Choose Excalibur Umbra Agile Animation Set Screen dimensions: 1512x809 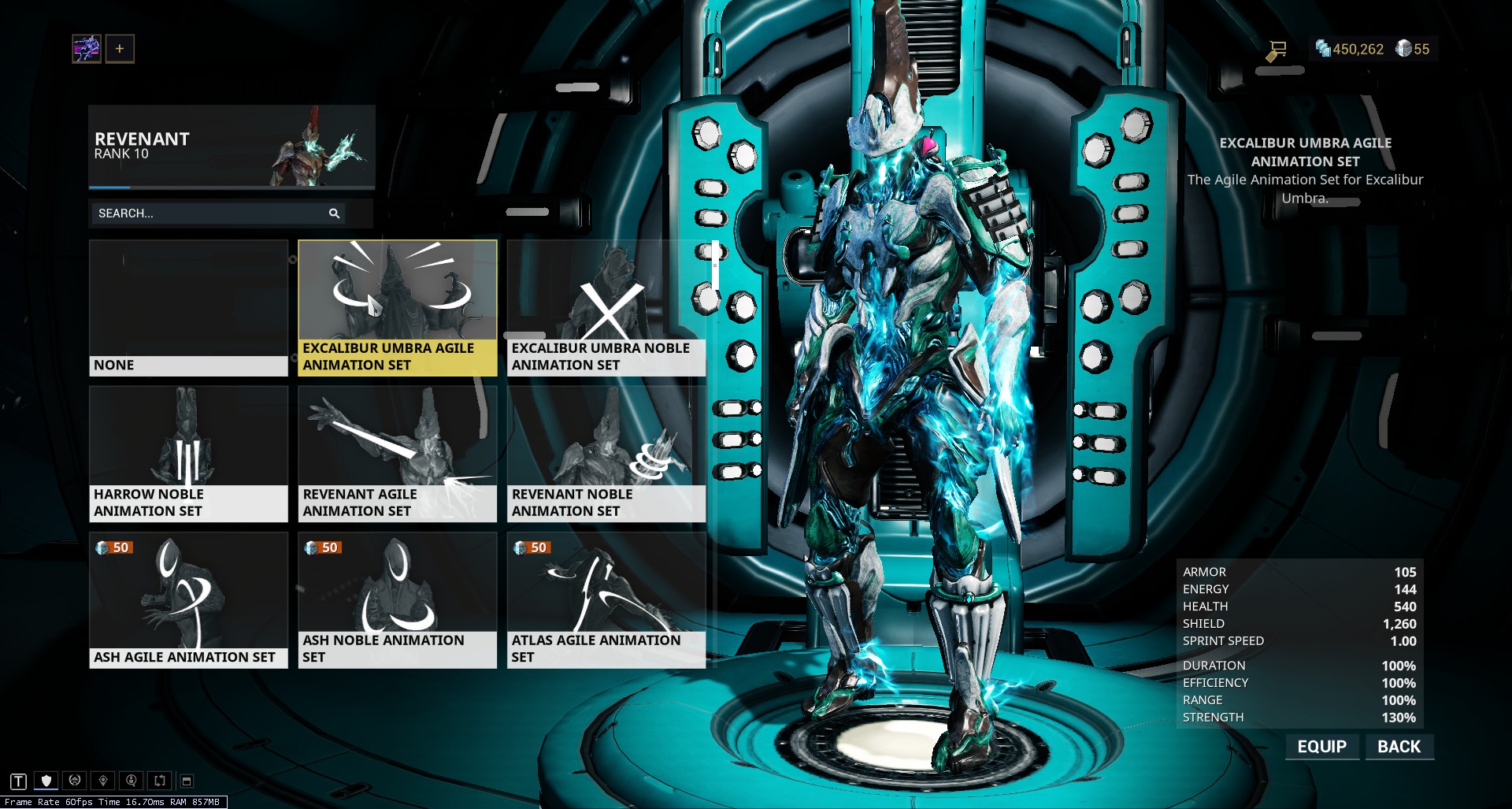pyautogui.click(x=397, y=308)
